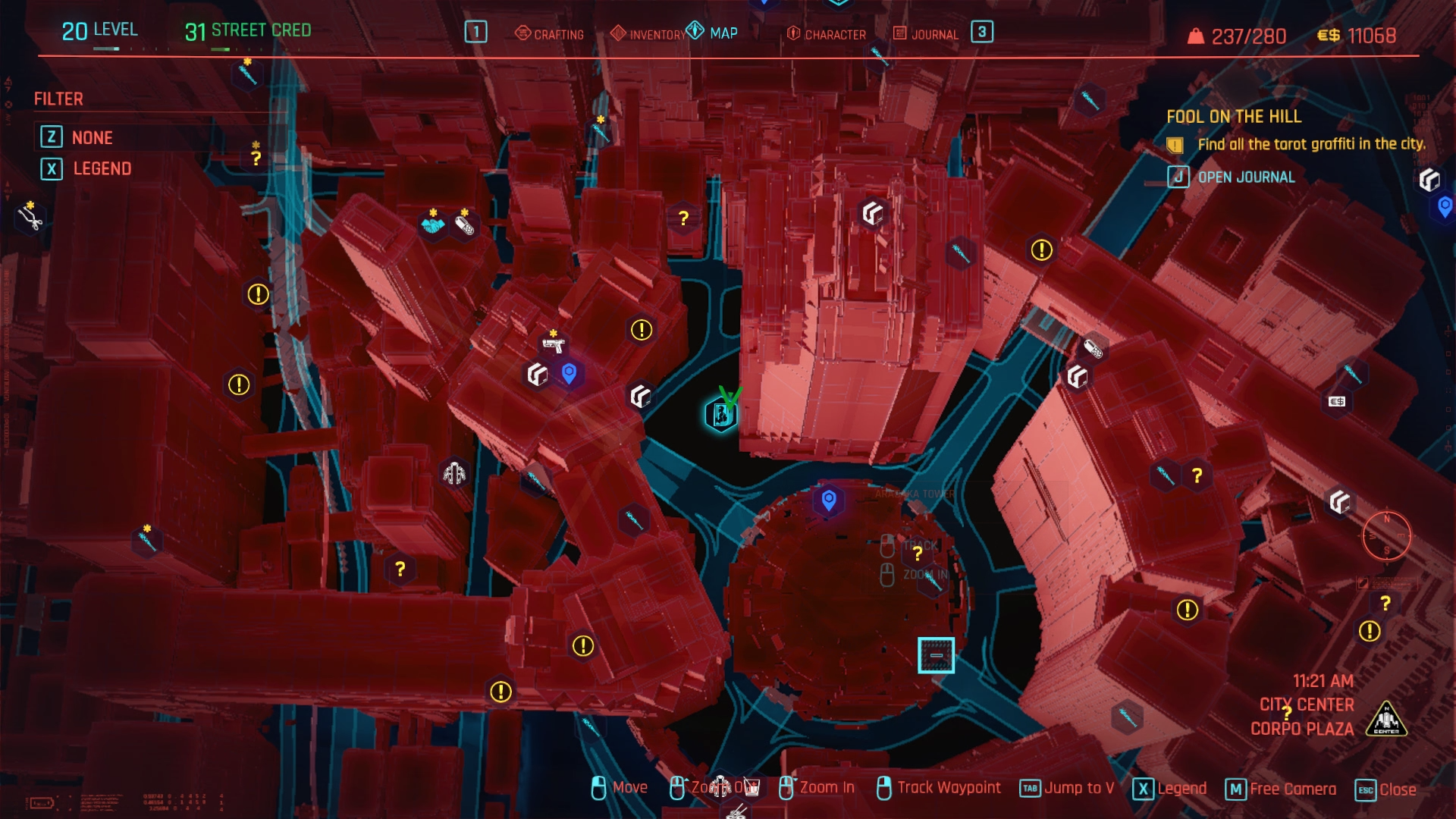Viewport: 1456px width, 819px height.
Task: Select the City Center district emblem
Action: [x=1386, y=718]
